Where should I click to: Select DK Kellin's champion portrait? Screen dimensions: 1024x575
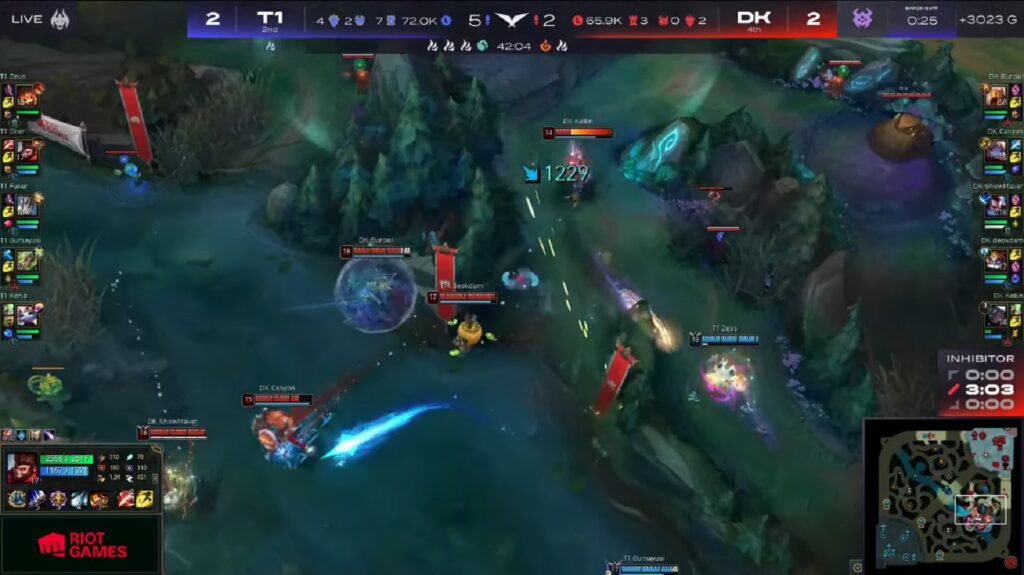click(x=996, y=315)
